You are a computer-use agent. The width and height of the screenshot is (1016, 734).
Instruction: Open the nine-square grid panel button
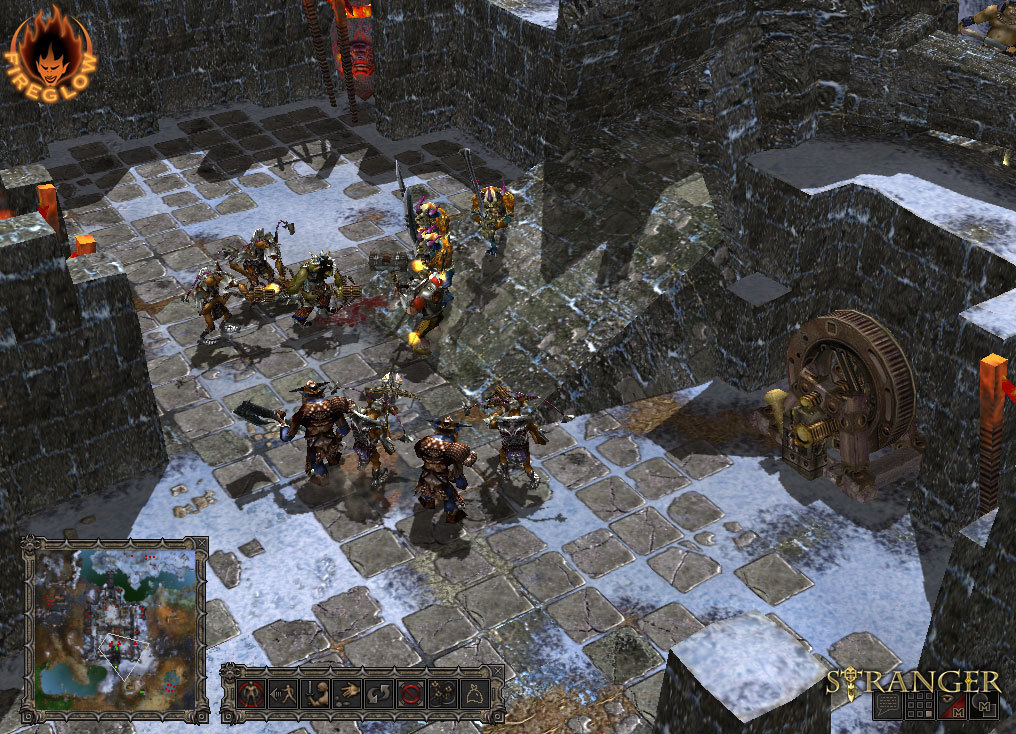[920, 705]
